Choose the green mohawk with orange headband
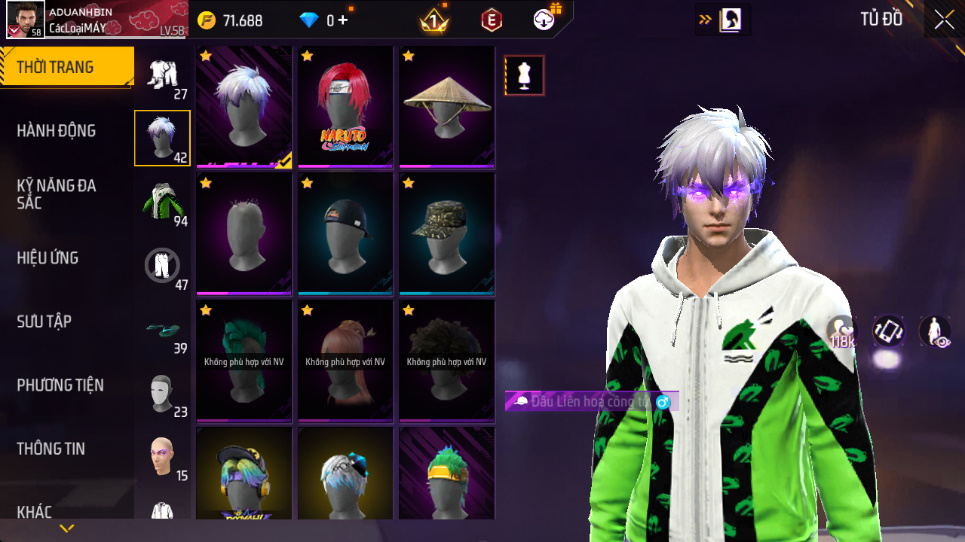Image resolution: width=965 pixels, height=542 pixels. 447,480
